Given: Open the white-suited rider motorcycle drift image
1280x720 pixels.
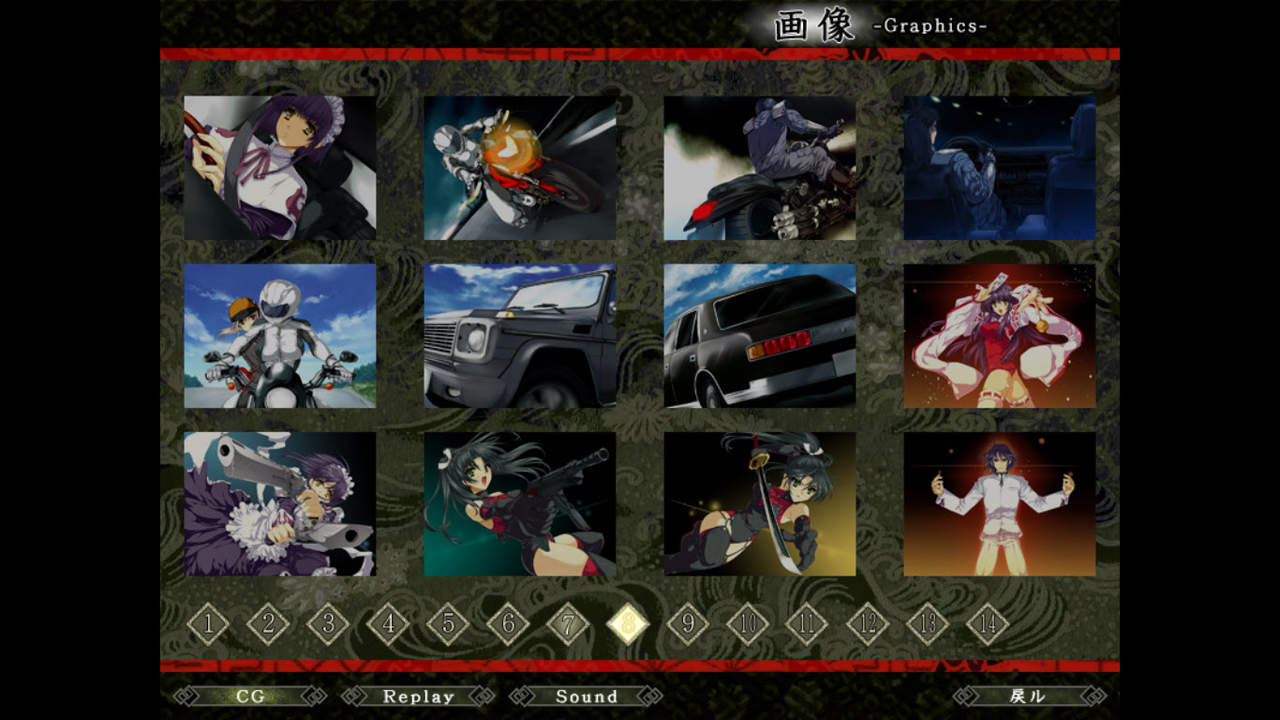Looking at the screenshot, I should click(520, 168).
